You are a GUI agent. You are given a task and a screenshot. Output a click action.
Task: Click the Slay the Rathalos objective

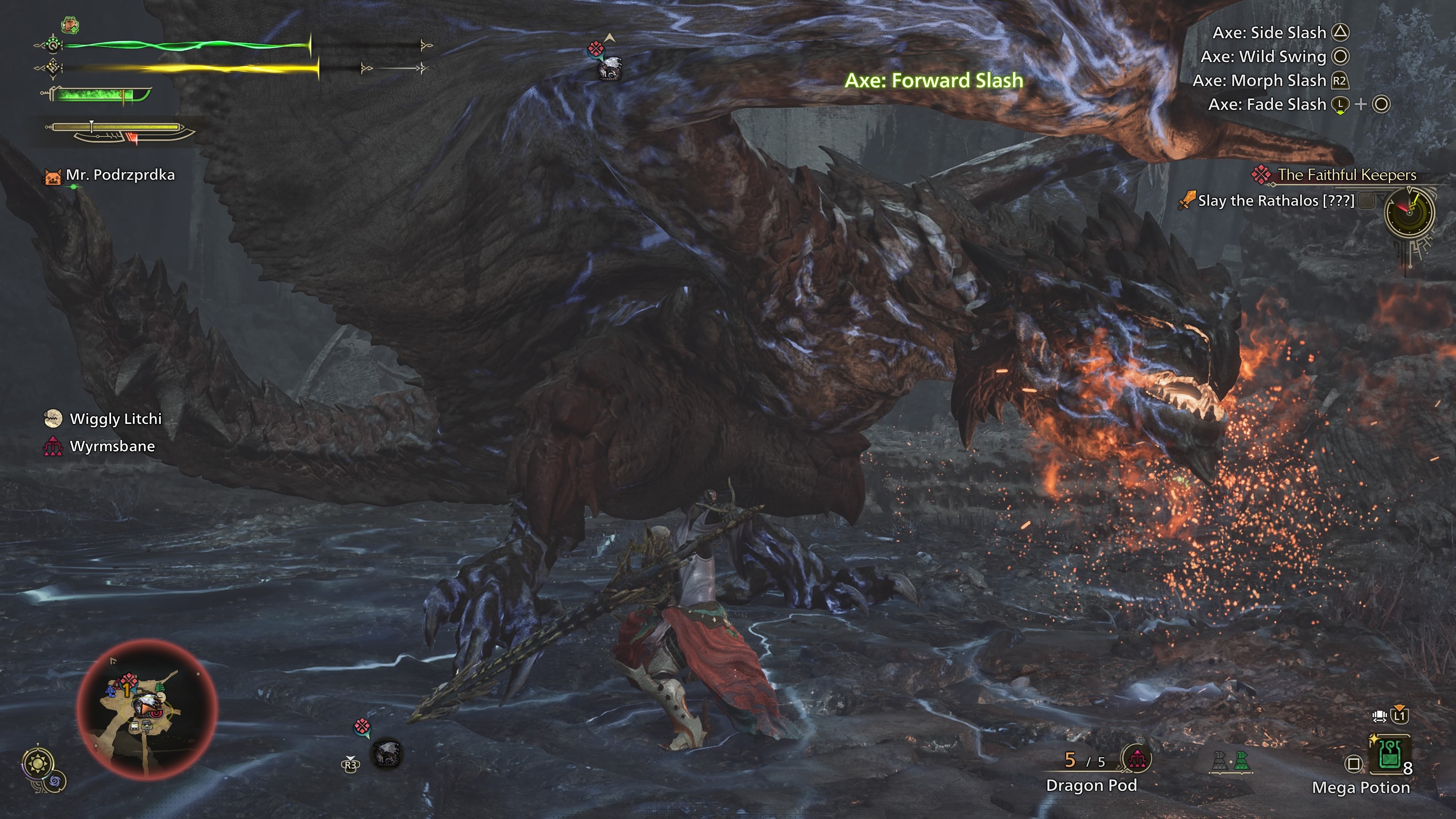[x=1276, y=201]
